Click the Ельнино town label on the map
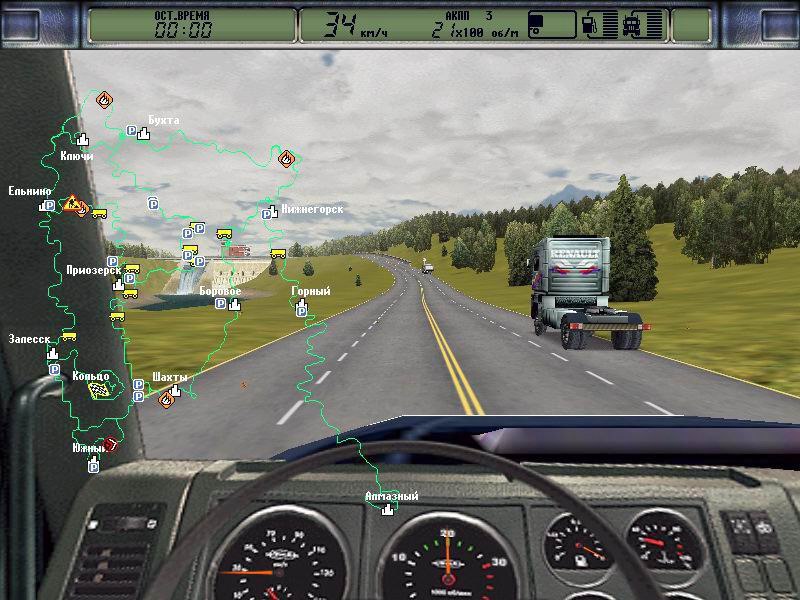 [29, 191]
